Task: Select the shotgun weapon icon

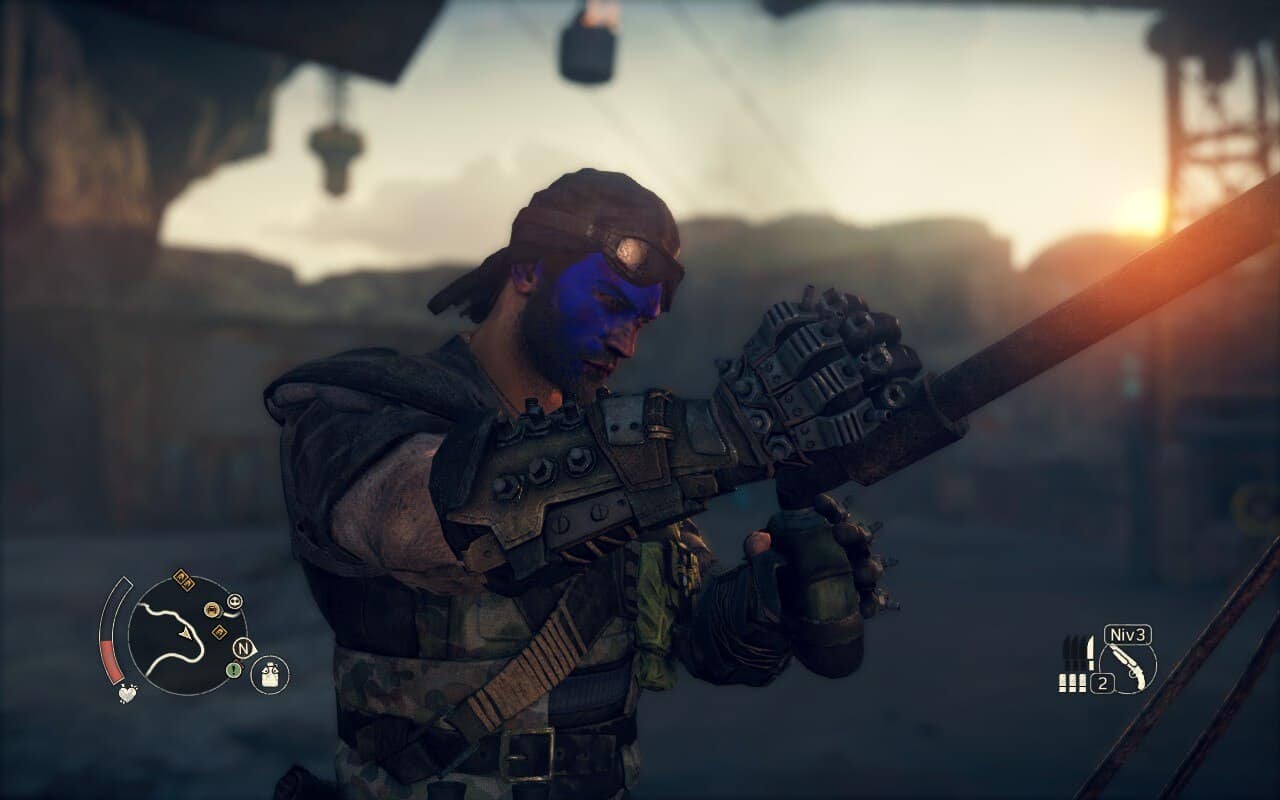Action: pos(1128,668)
